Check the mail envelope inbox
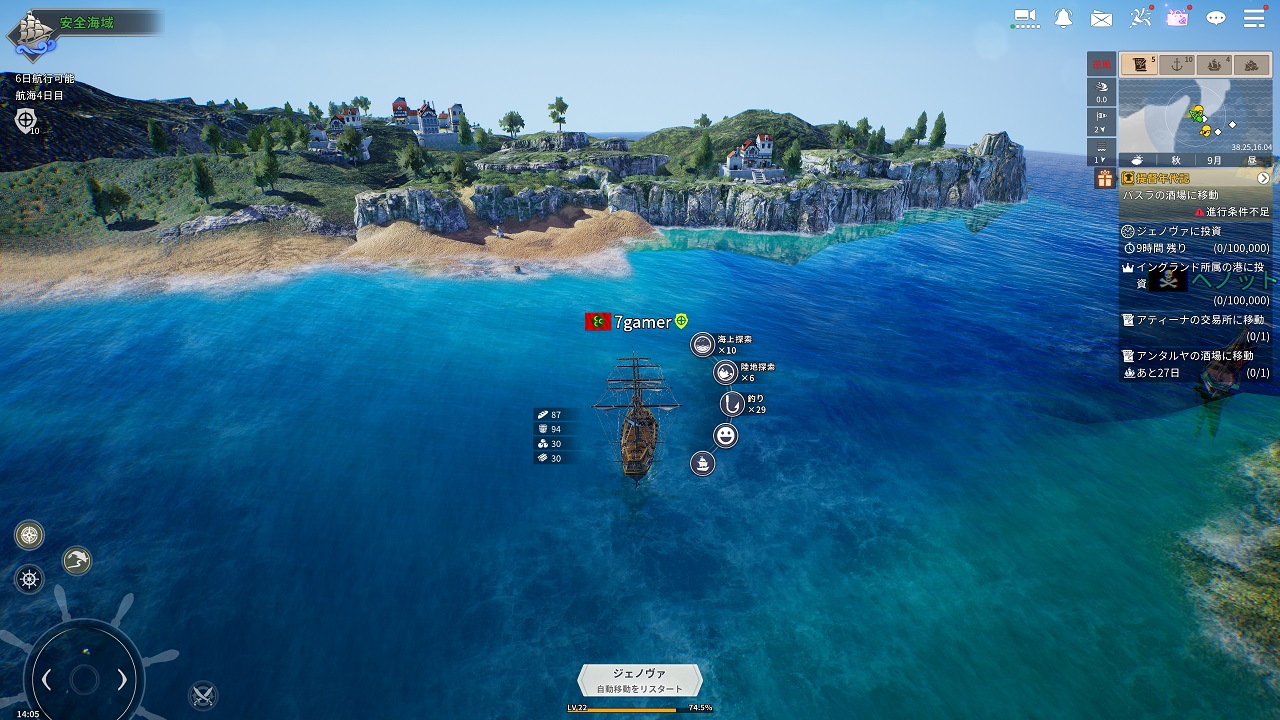This screenshot has width=1280, height=720. (1101, 18)
